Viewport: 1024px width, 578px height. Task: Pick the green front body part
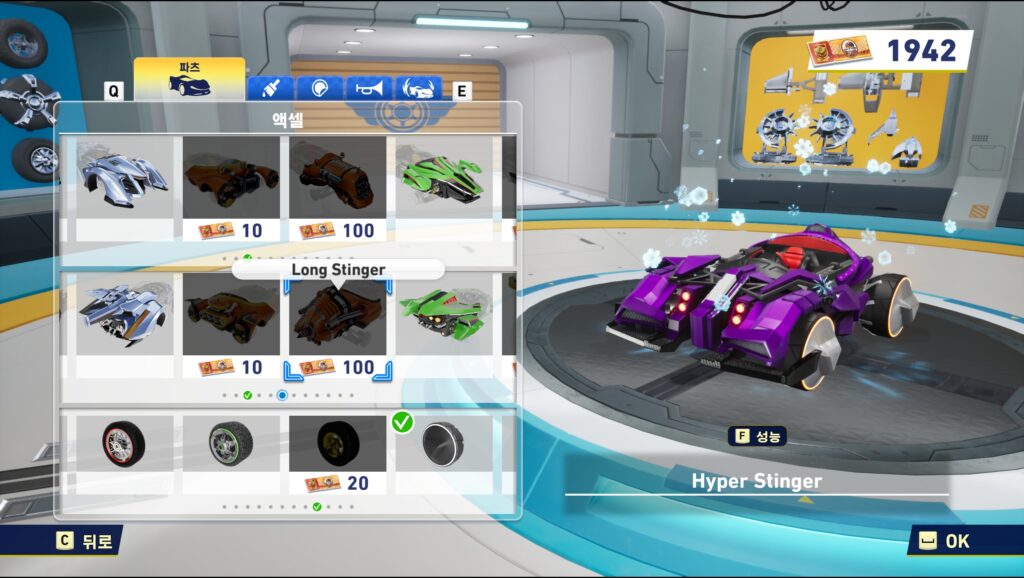click(442, 178)
